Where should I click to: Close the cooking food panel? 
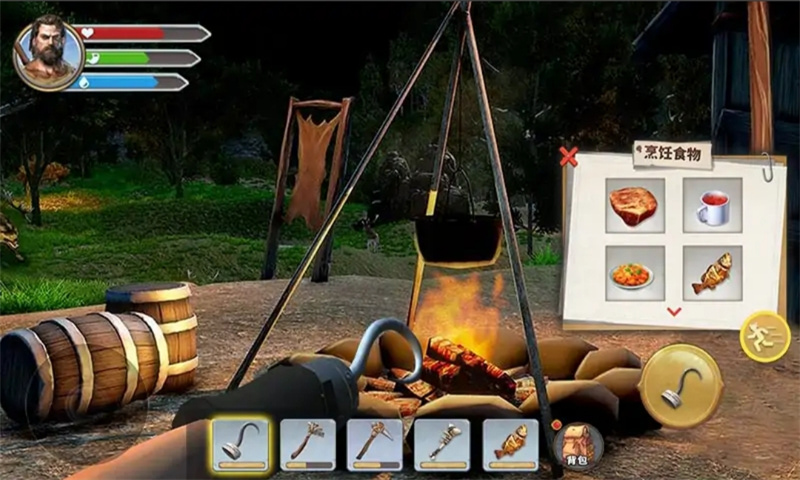569,156
